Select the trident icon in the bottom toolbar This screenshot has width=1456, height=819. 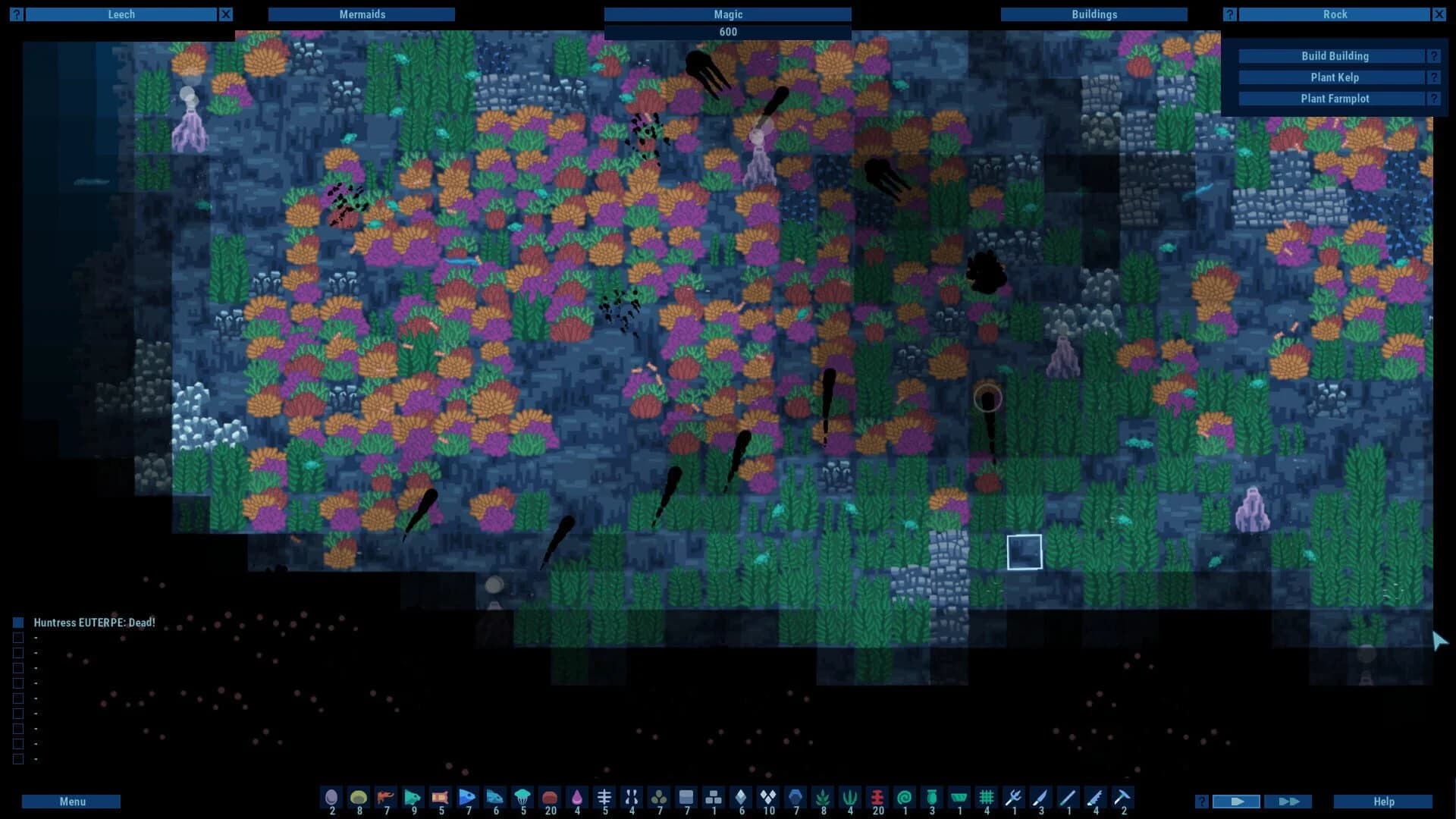point(1014,798)
